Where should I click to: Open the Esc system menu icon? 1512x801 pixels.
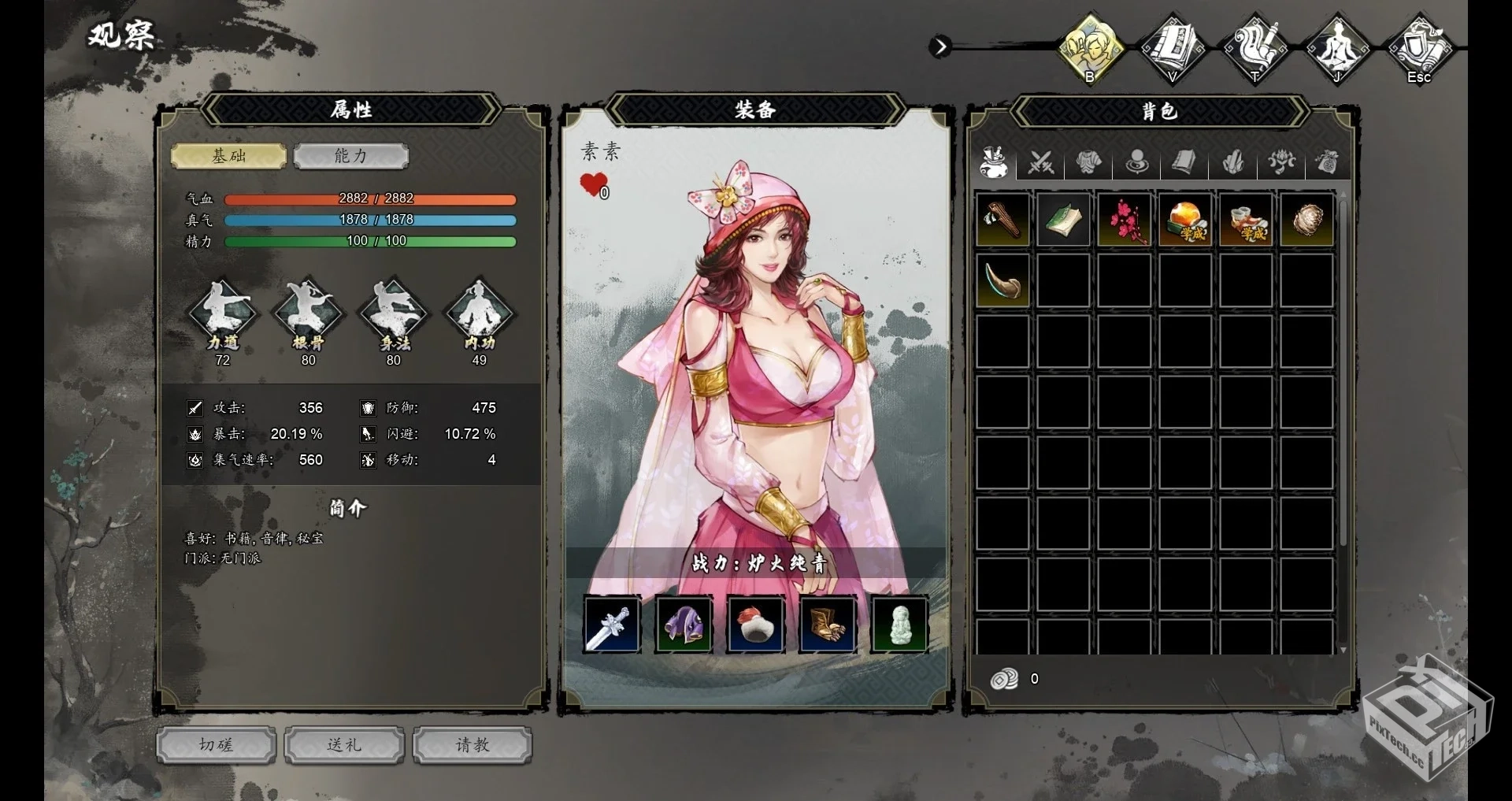(x=1418, y=49)
